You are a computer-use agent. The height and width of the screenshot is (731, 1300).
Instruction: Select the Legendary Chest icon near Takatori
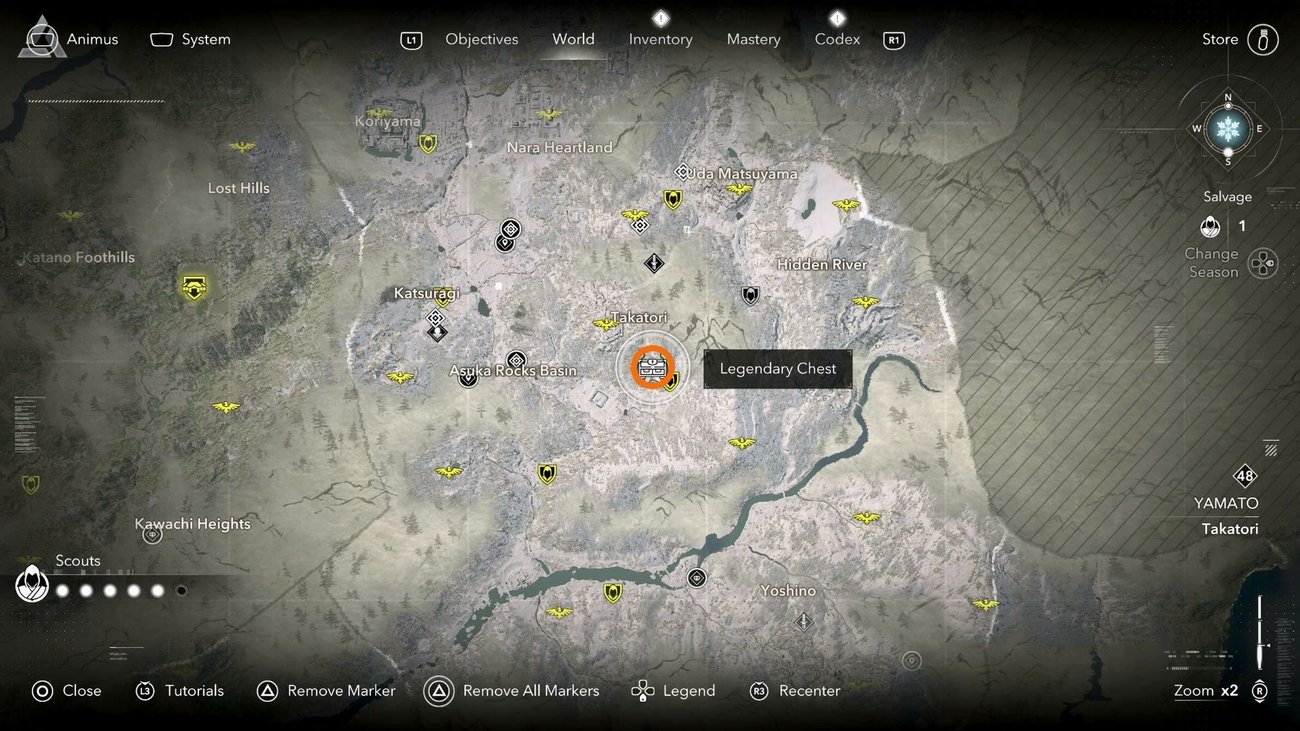(x=653, y=368)
